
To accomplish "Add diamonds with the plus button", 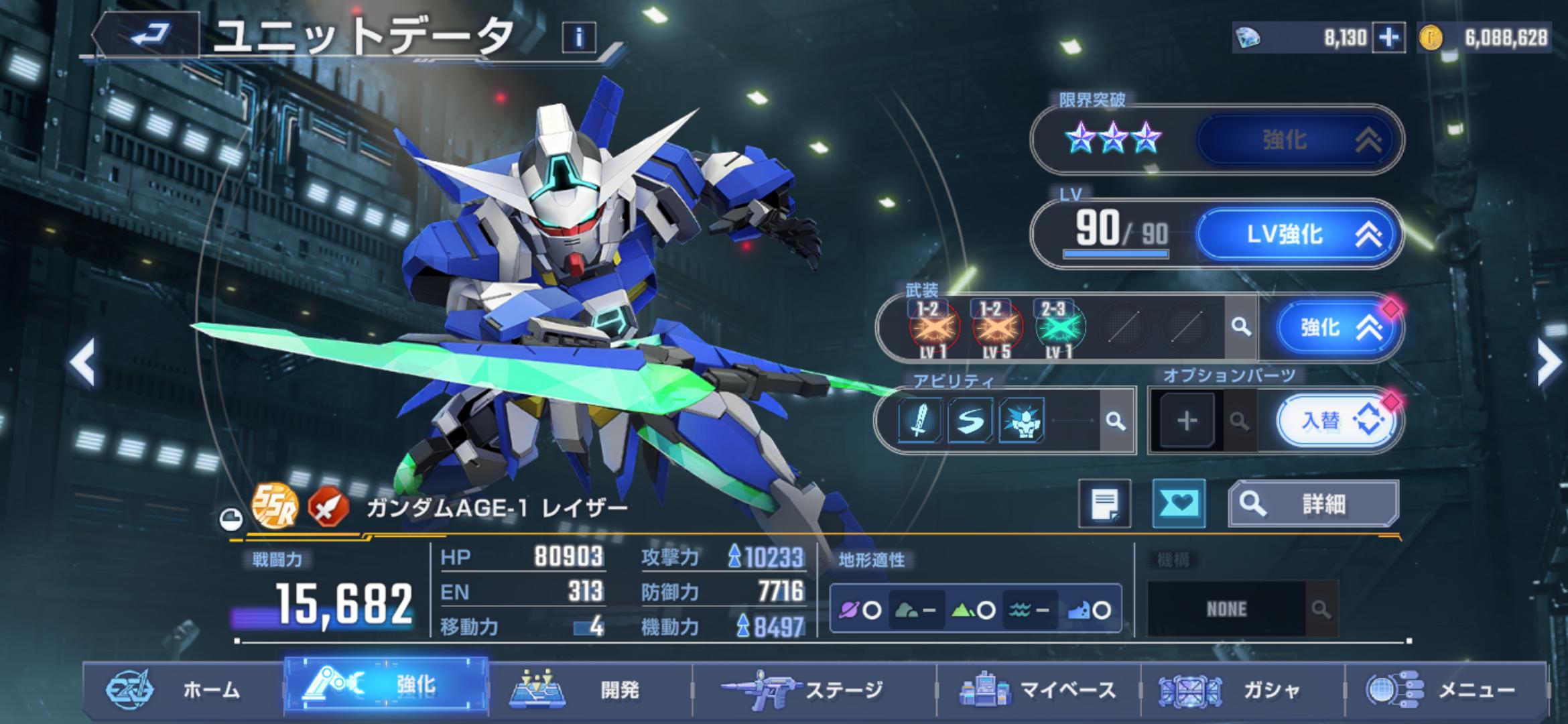I will click(x=1388, y=38).
